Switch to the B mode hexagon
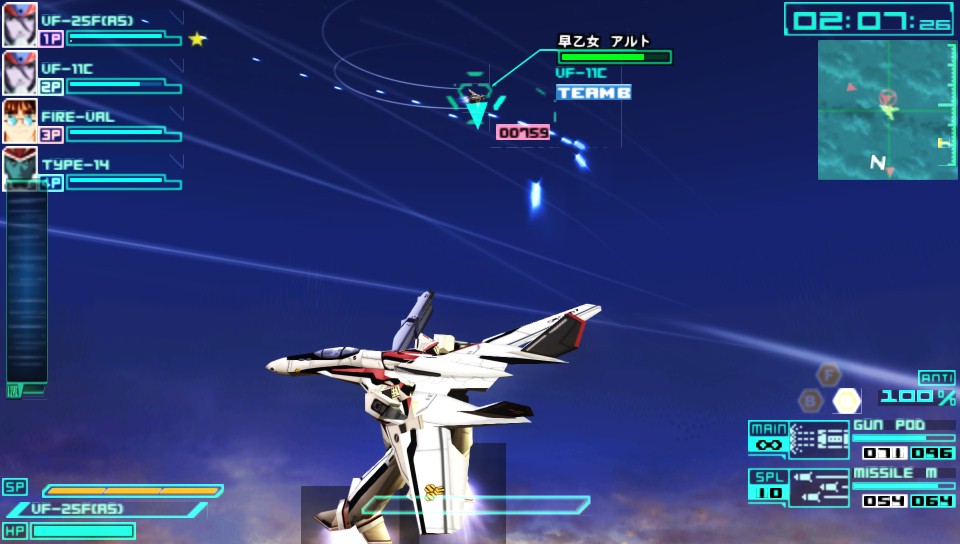The width and height of the screenshot is (960, 544). coord(811,401)
